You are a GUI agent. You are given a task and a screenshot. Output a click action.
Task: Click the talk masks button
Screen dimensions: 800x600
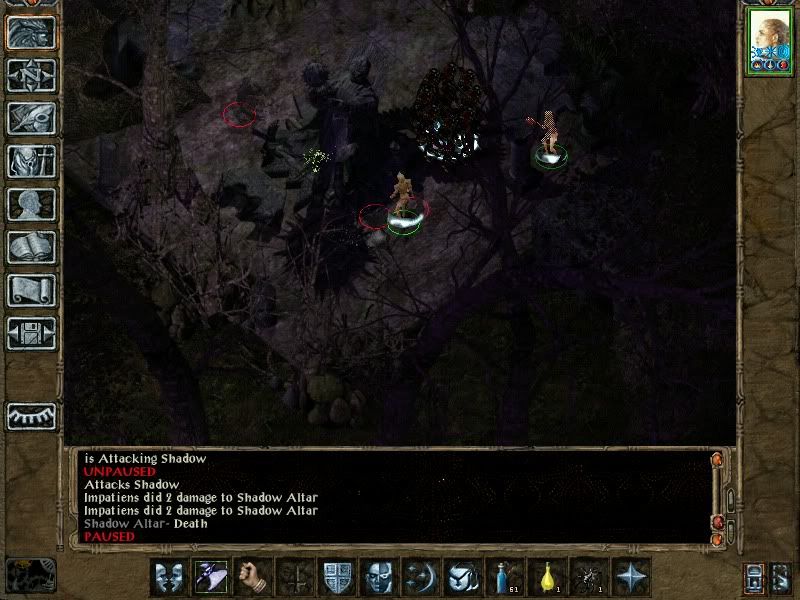[x=168, y=577]
